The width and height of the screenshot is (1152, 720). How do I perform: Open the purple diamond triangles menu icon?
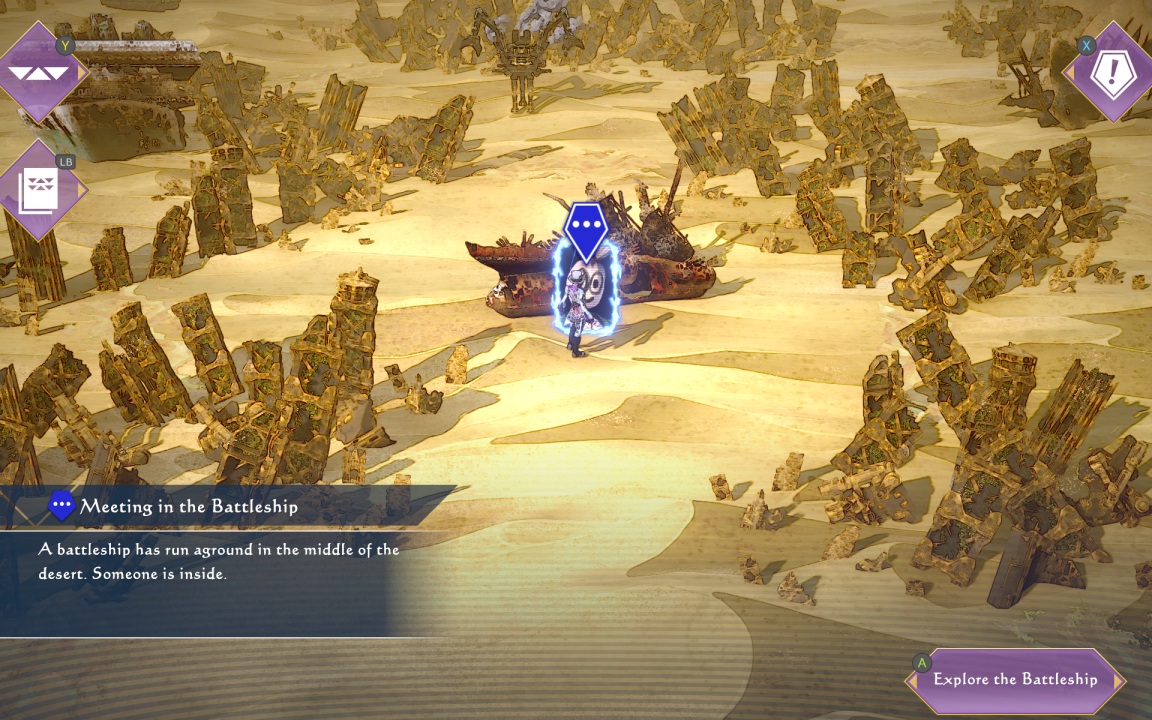pyautogui.click(x=39, y=72)
